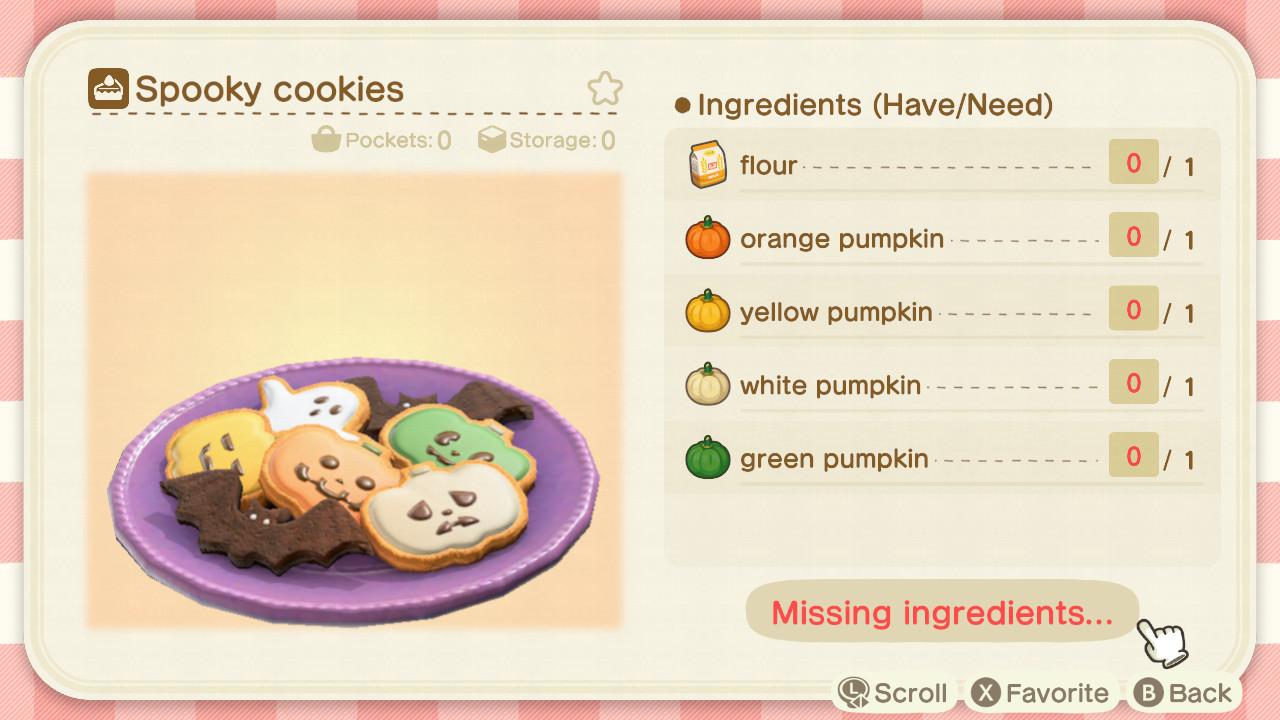Screen dimensions: 1280x720
Task: Toggle the favorite star for Spooky cookies
Action: [x=607, y=89]
